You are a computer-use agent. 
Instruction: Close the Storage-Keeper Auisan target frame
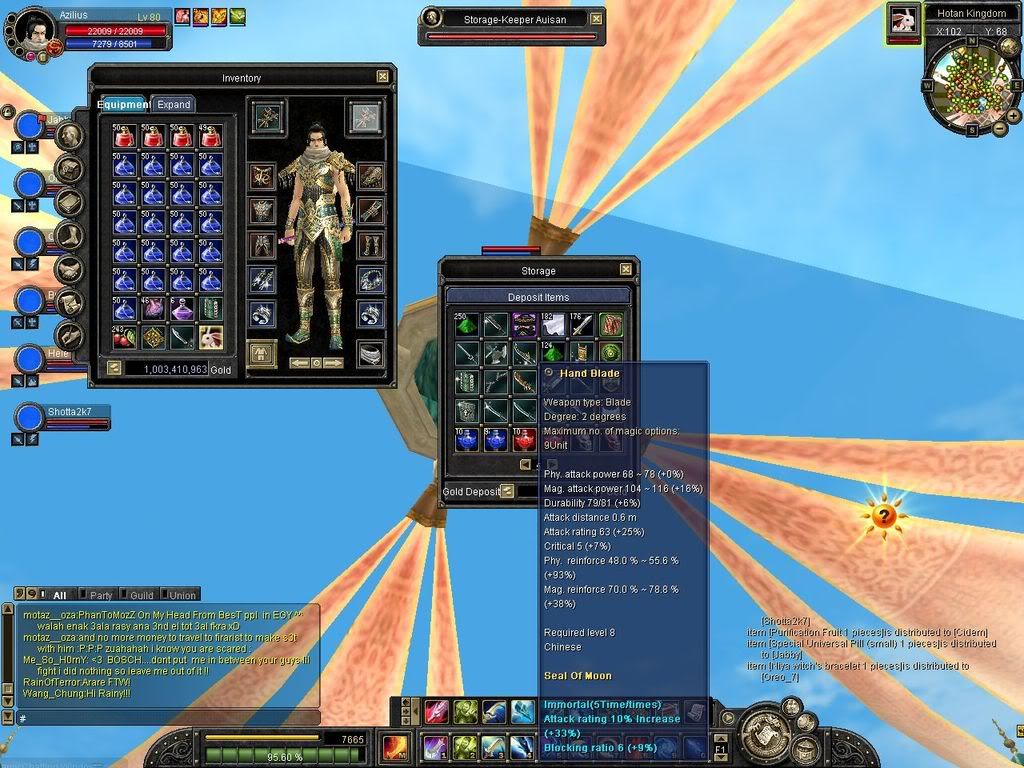coord(596,18)
